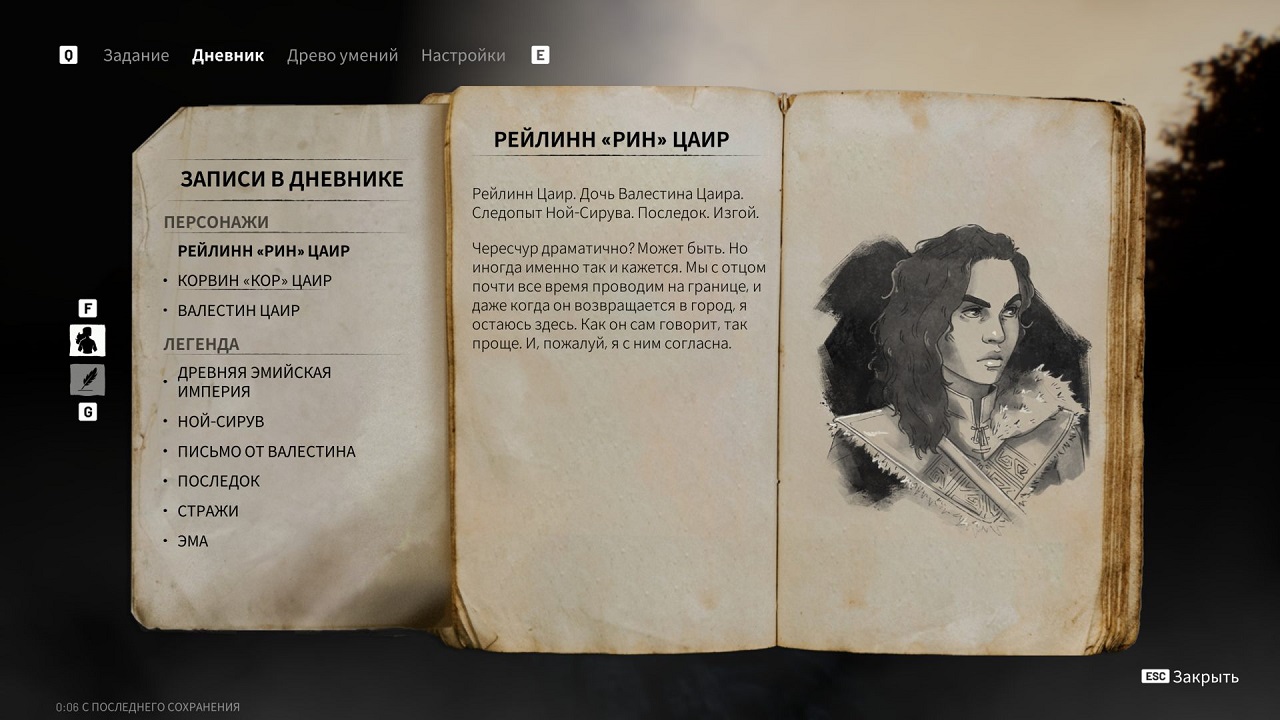
Task: Click the character silhouette journal icon
Action: [x=87, y=341]
